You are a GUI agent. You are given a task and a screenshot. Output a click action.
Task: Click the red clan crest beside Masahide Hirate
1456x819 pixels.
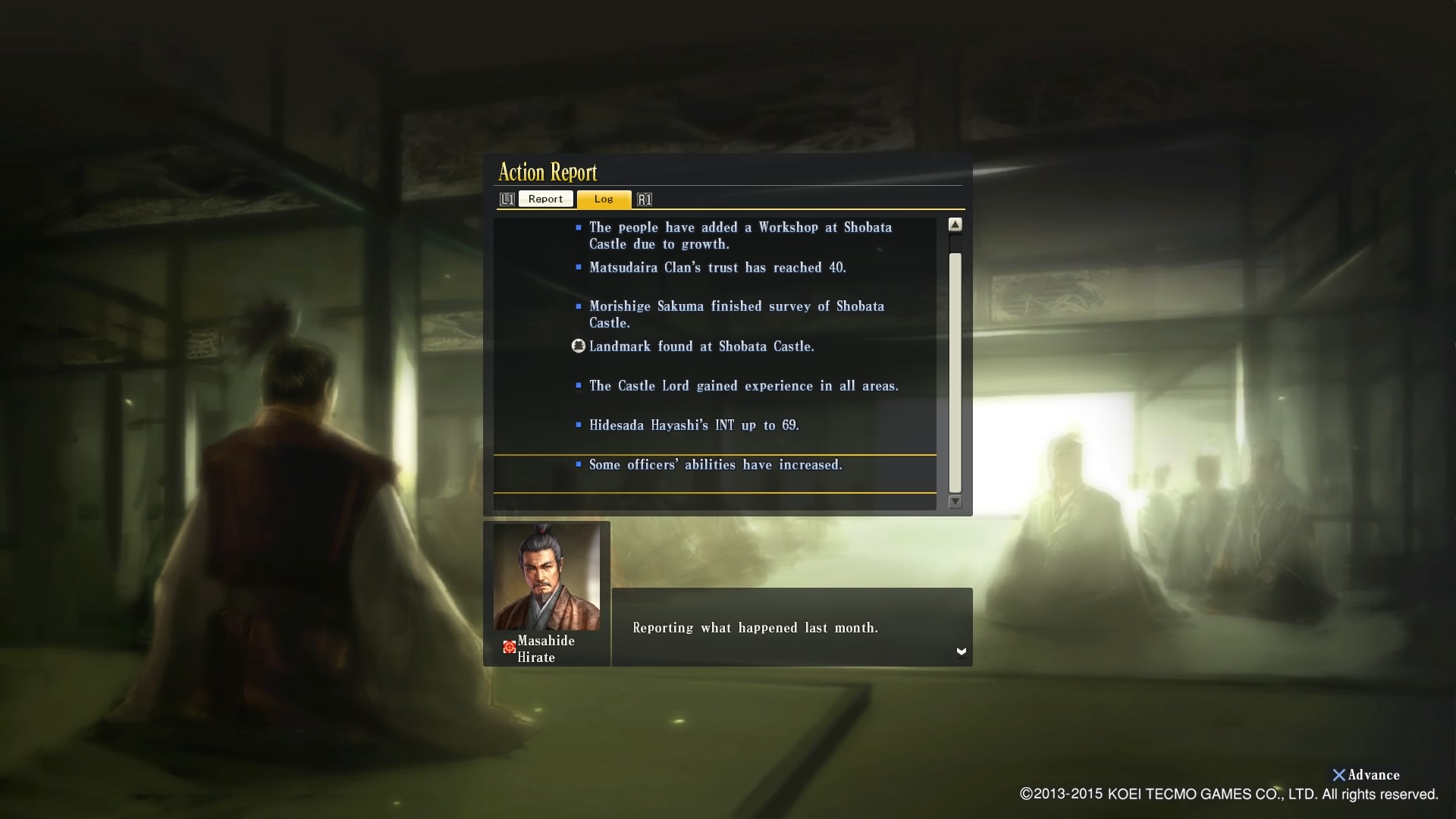click(509, 646)
